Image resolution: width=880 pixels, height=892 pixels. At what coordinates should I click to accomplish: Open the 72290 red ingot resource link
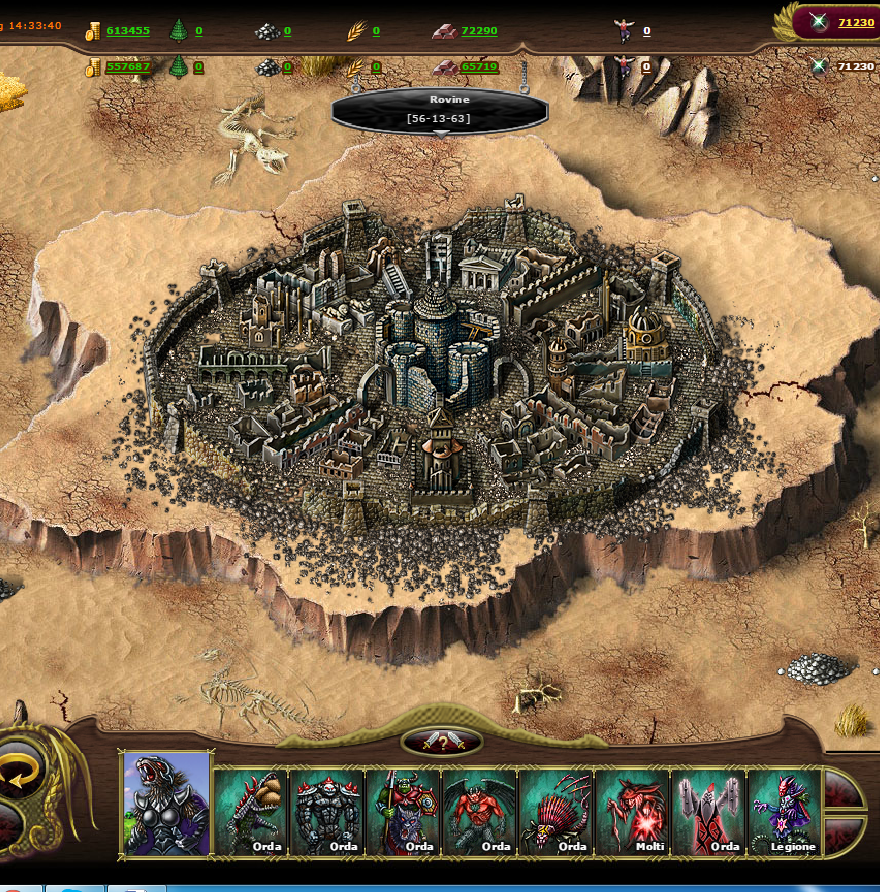(479, 31)
